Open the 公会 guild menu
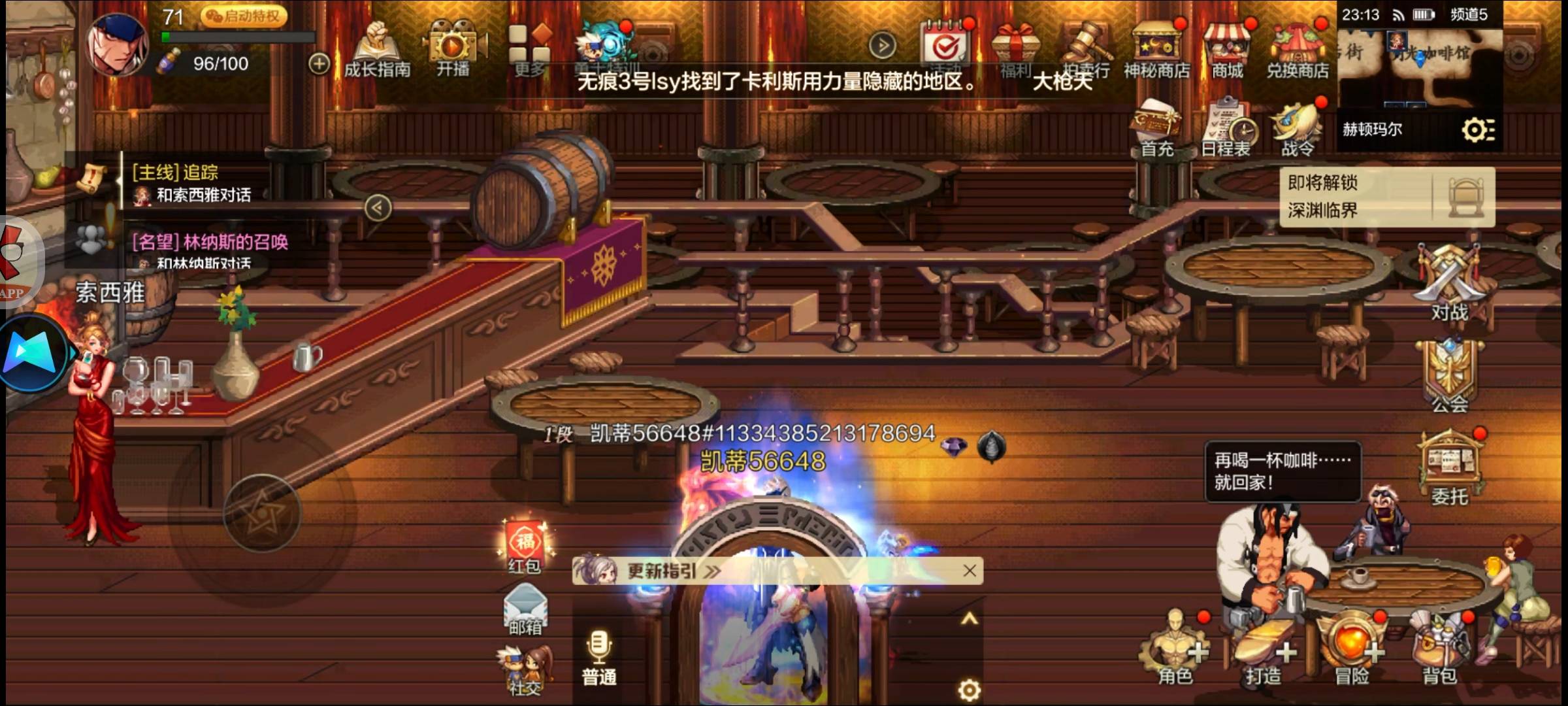Screen dimensions: 1568x706 [x=1449, y=376]
